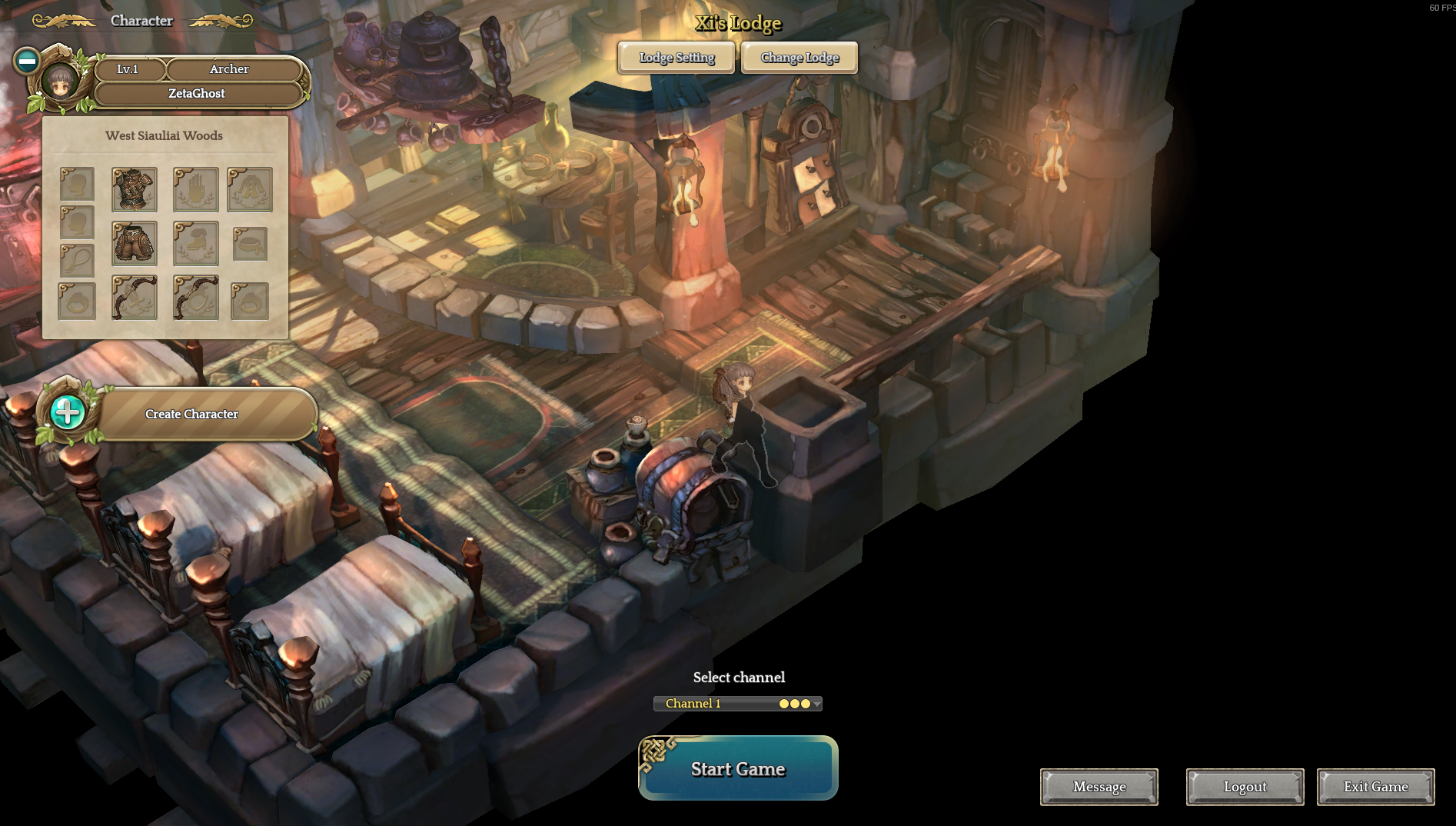Open the Message window

tap(1099, 787)
